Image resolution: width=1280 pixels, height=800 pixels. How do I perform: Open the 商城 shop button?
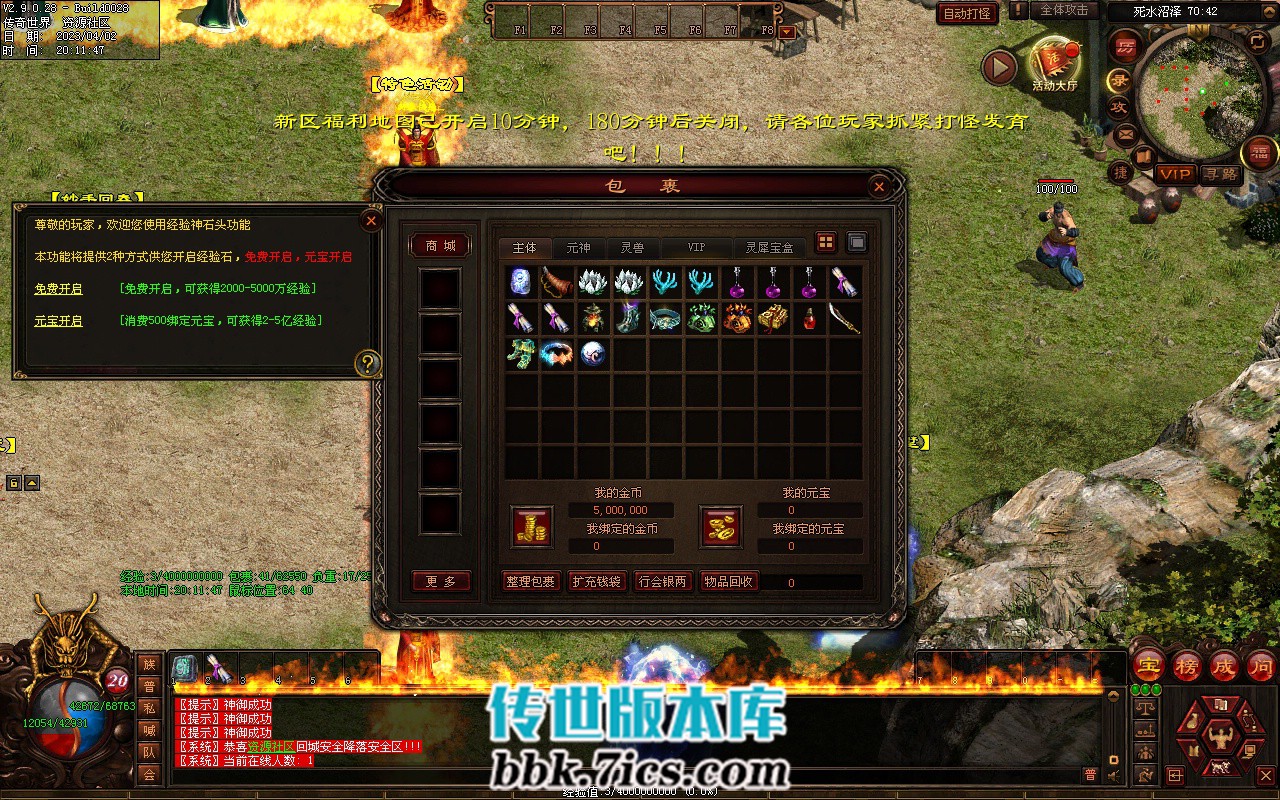click(440, 246)
